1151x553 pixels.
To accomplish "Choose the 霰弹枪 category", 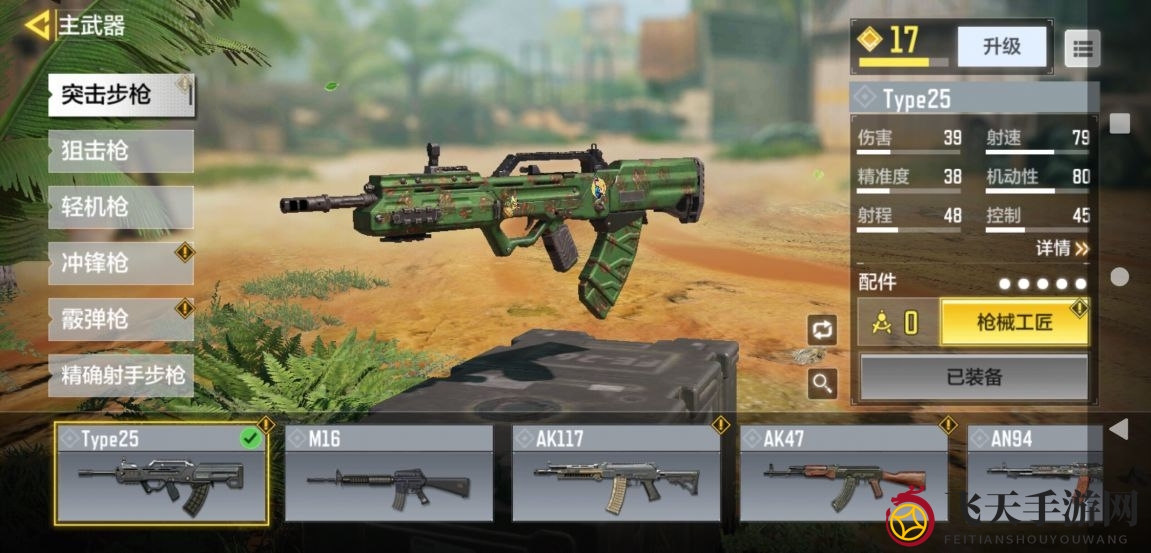I will [120, 319].
